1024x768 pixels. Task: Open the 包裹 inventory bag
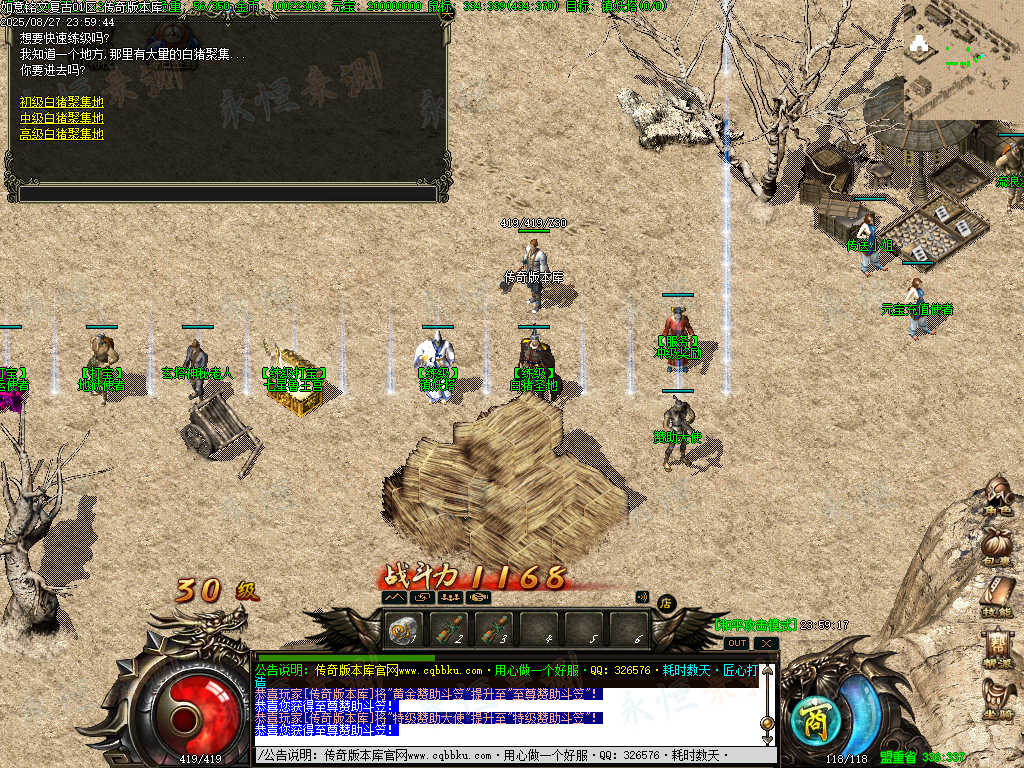[x=997, y=549]
